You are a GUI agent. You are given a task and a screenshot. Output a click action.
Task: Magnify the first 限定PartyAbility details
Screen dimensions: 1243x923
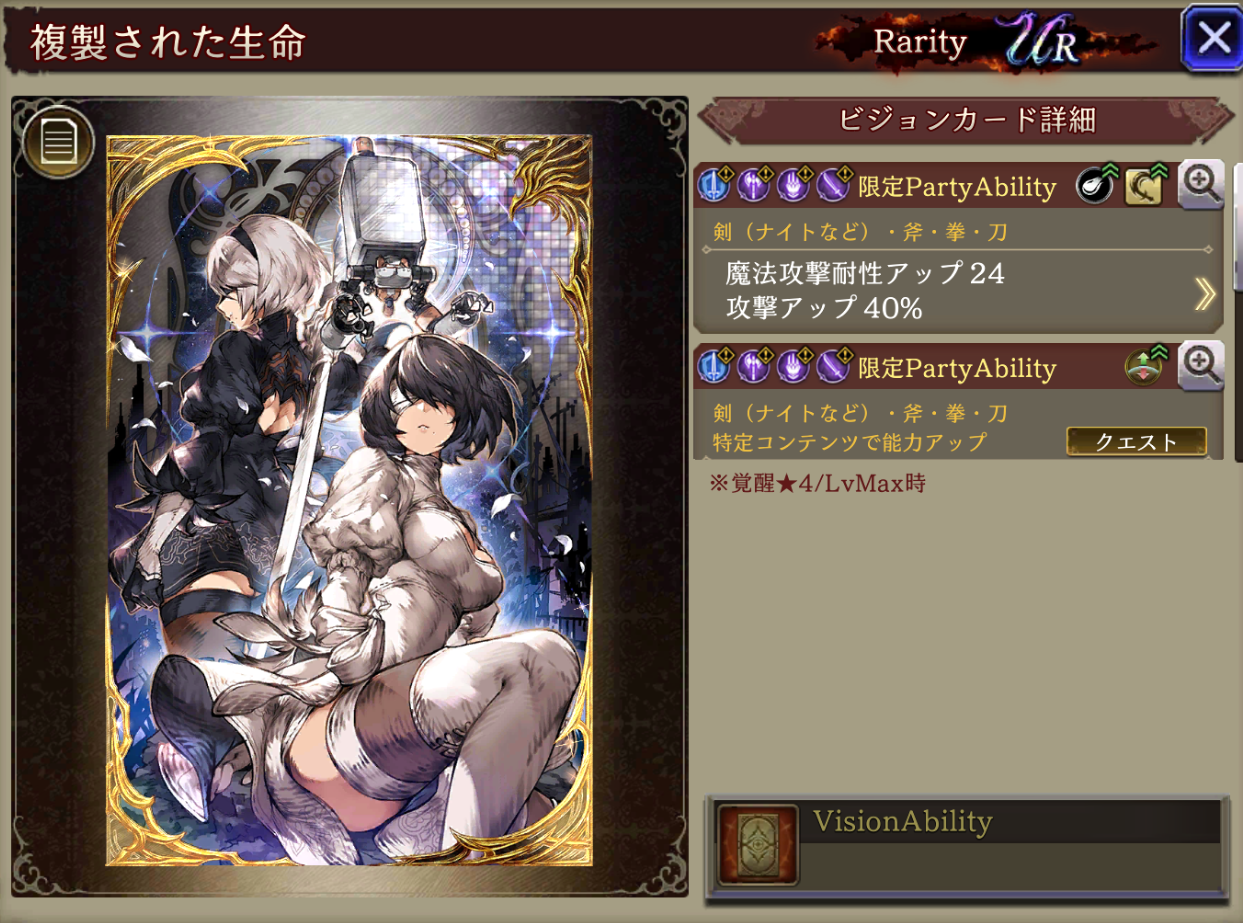[x=1200, y=185]
